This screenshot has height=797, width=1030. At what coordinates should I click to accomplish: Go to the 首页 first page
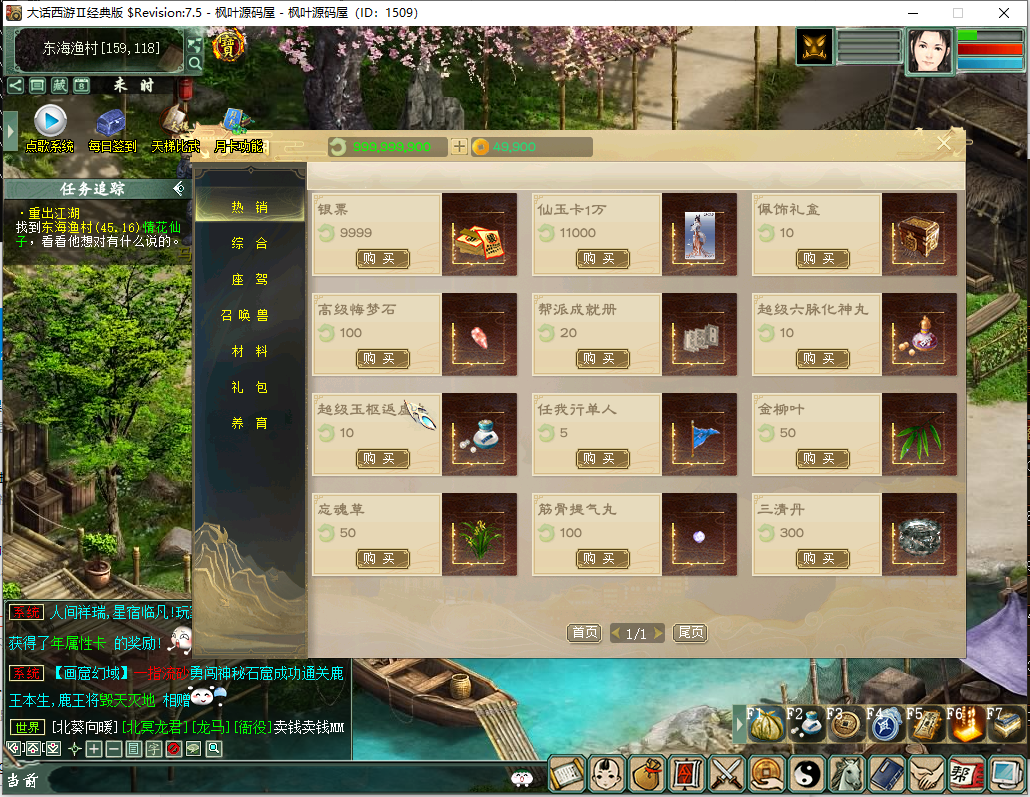click(x=584, y=633)
